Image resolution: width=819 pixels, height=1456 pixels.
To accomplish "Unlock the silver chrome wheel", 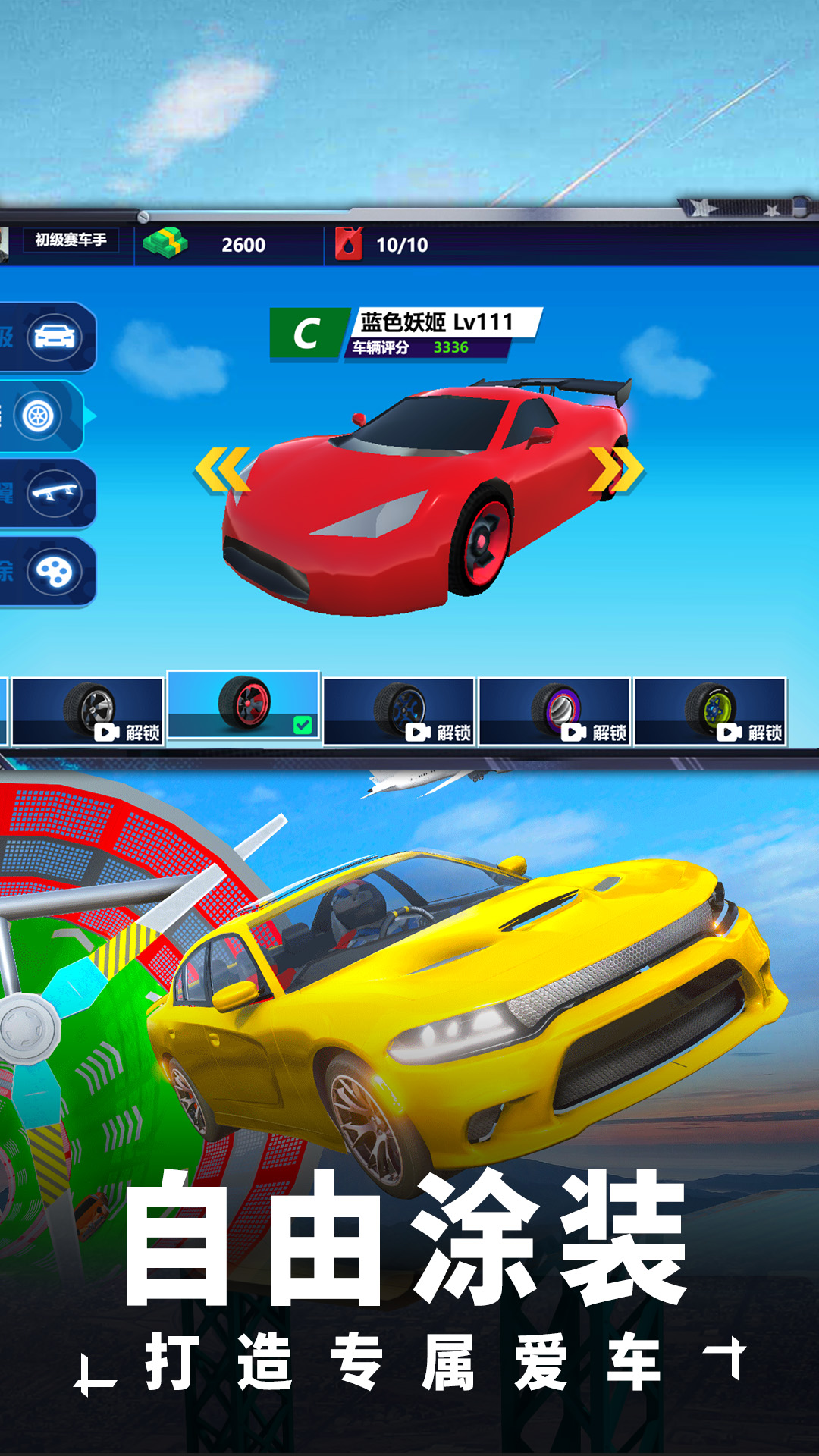I will [x=88, y=711].
